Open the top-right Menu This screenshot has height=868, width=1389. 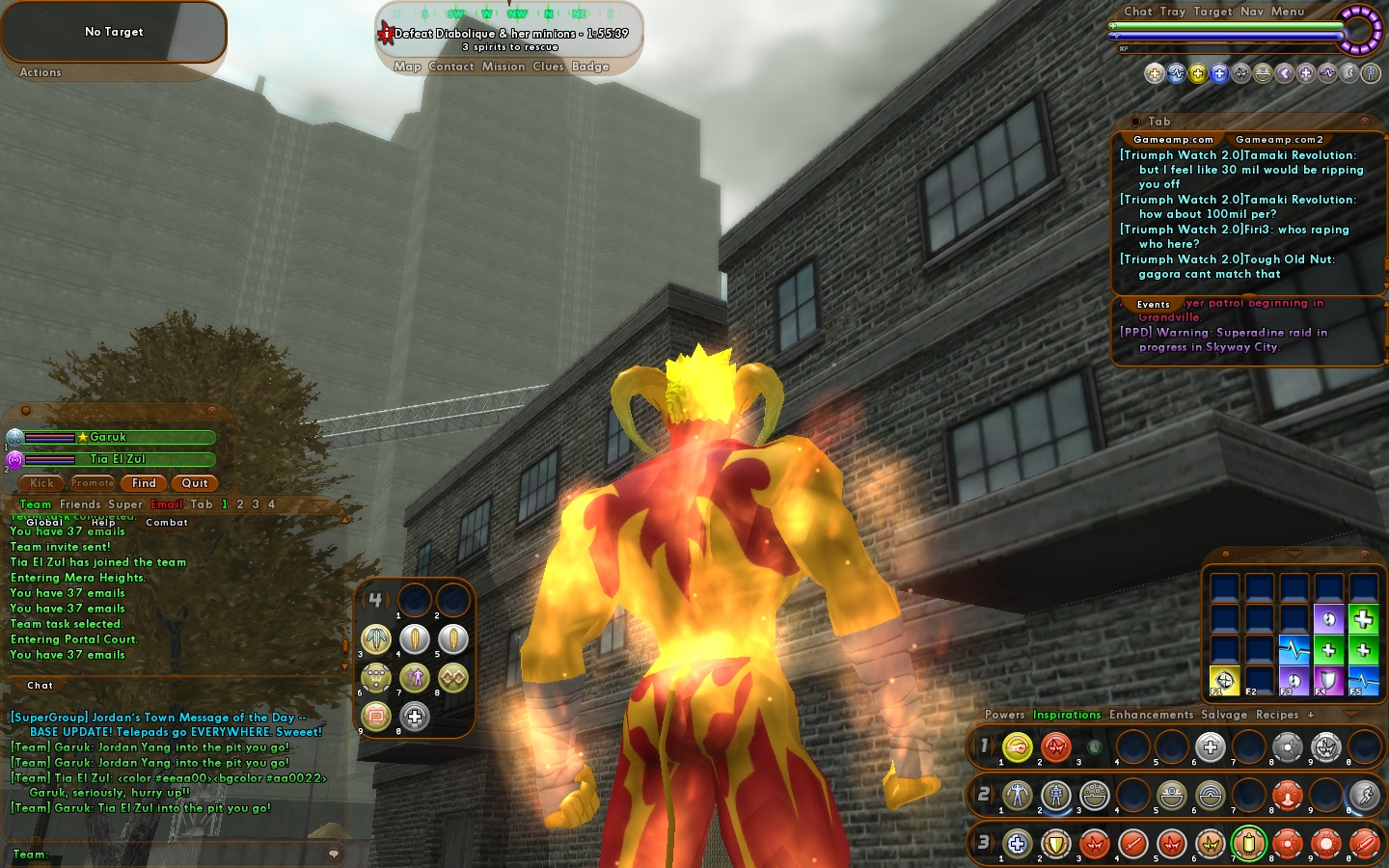1288,12
